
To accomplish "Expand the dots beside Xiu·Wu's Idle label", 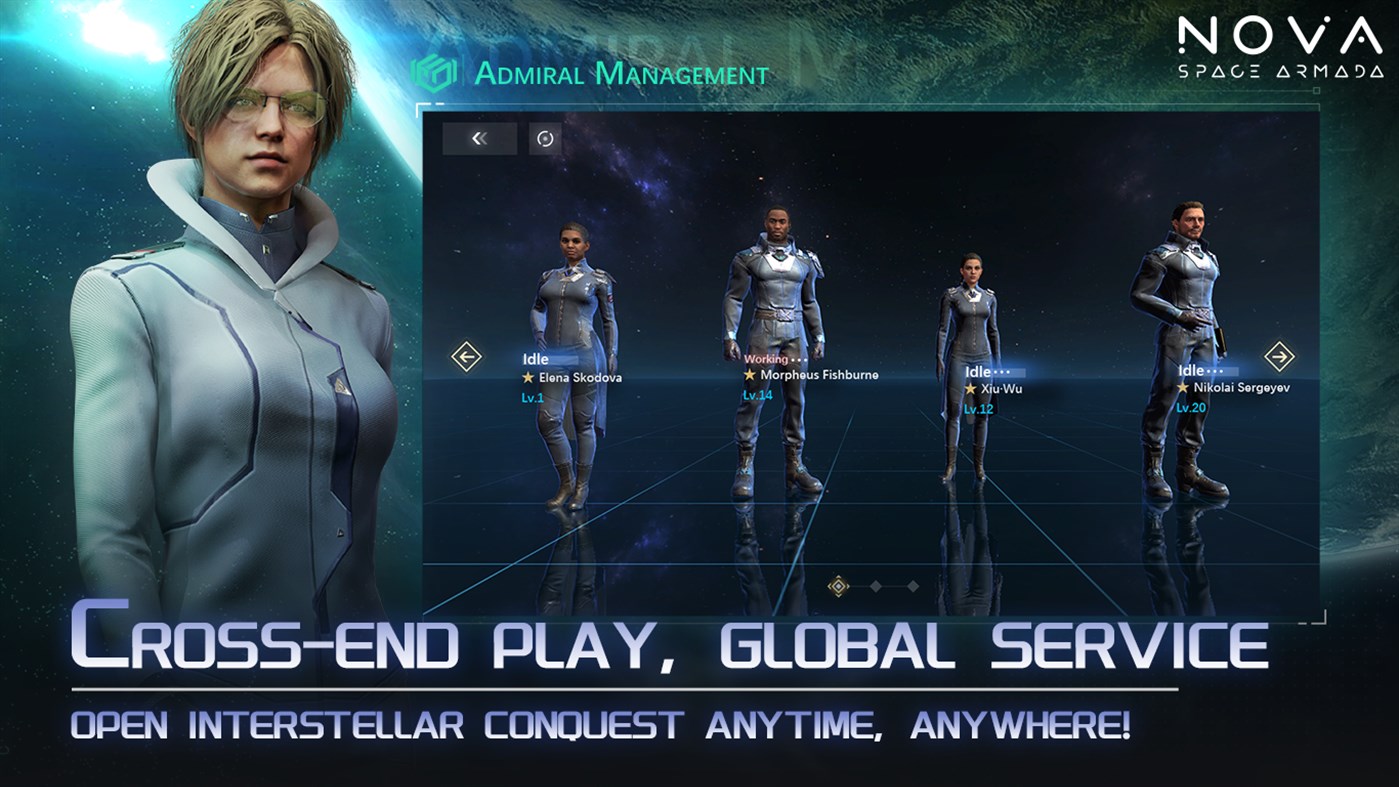I will [x=1003, y=371].
